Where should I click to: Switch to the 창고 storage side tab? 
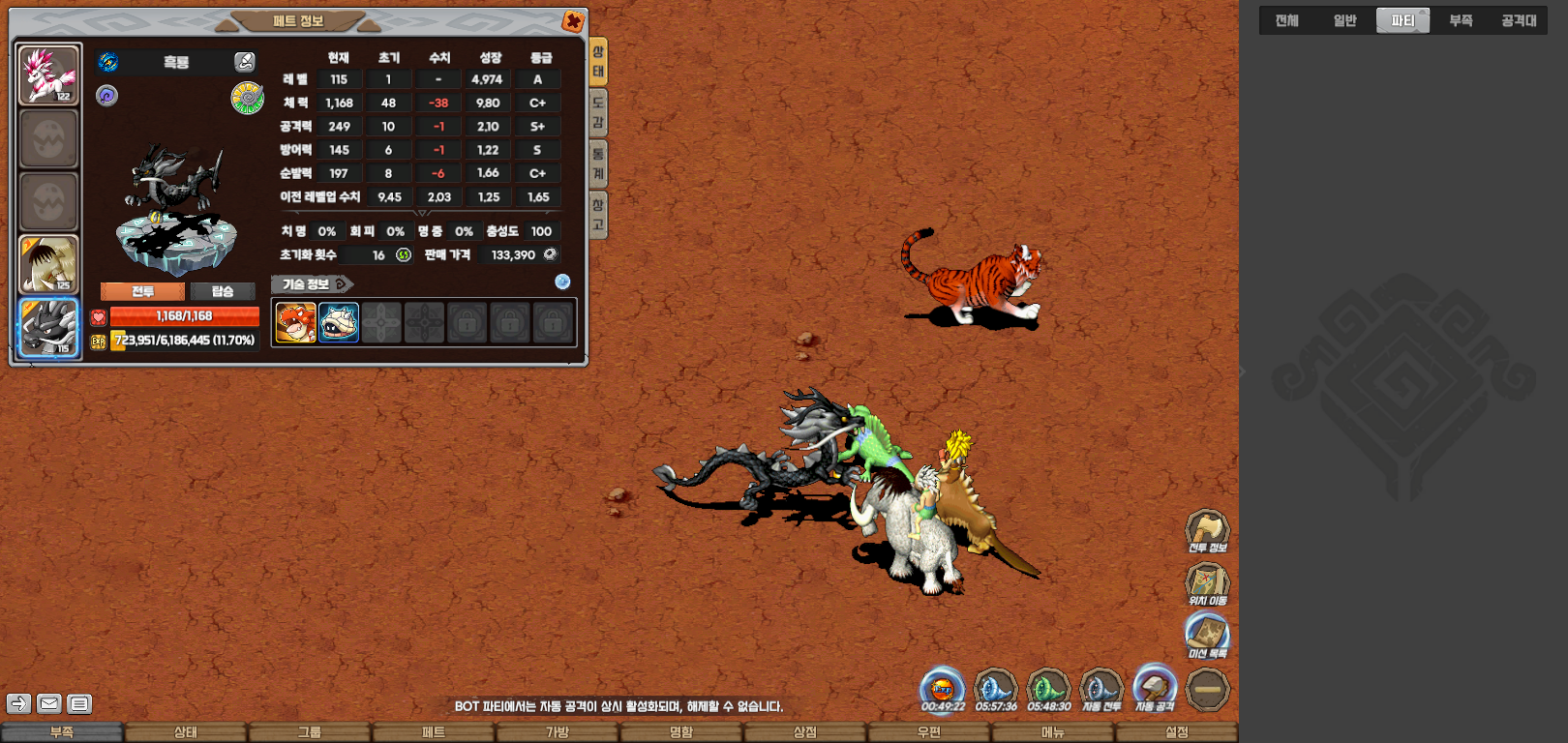pyautogui.click(x=598, y=215)
